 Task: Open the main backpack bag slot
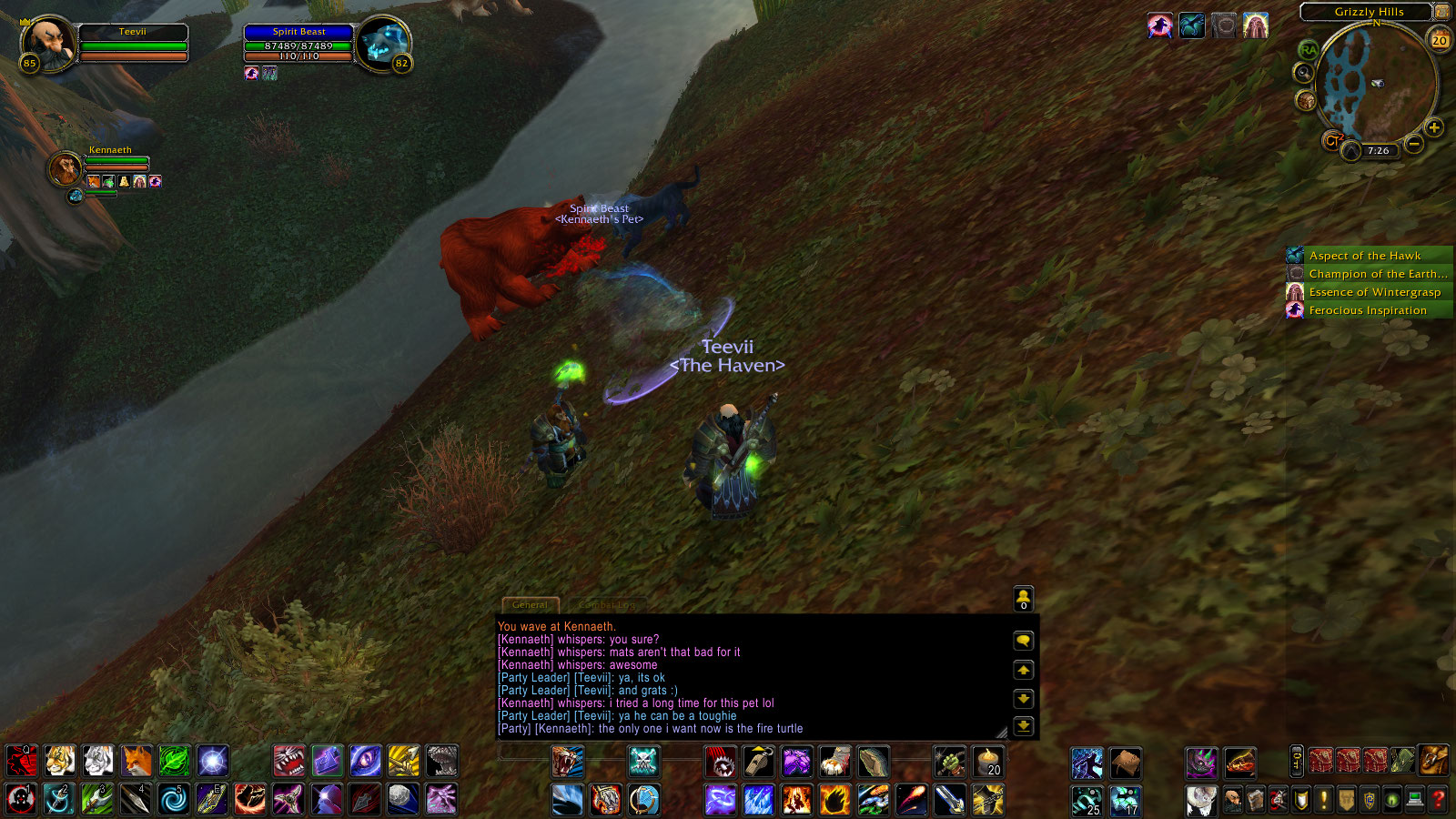coord(1433,760)
